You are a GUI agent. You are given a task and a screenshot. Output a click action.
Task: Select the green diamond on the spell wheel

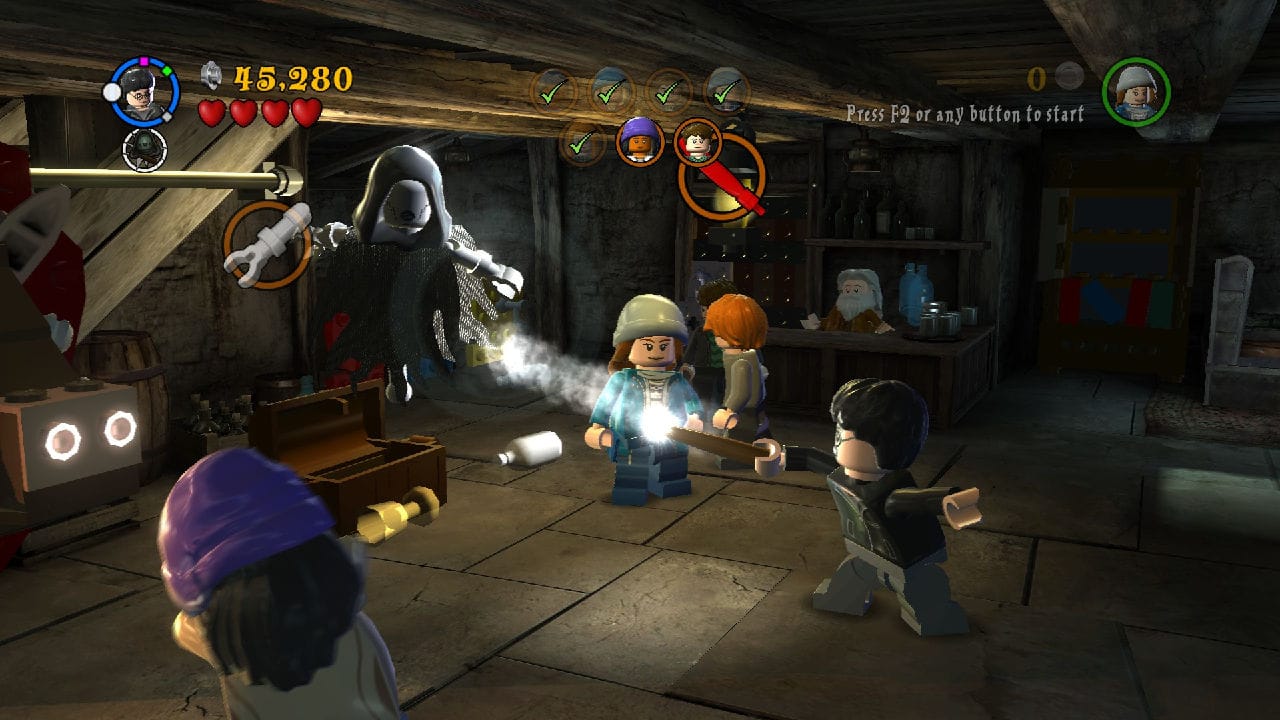coord(169,72)
